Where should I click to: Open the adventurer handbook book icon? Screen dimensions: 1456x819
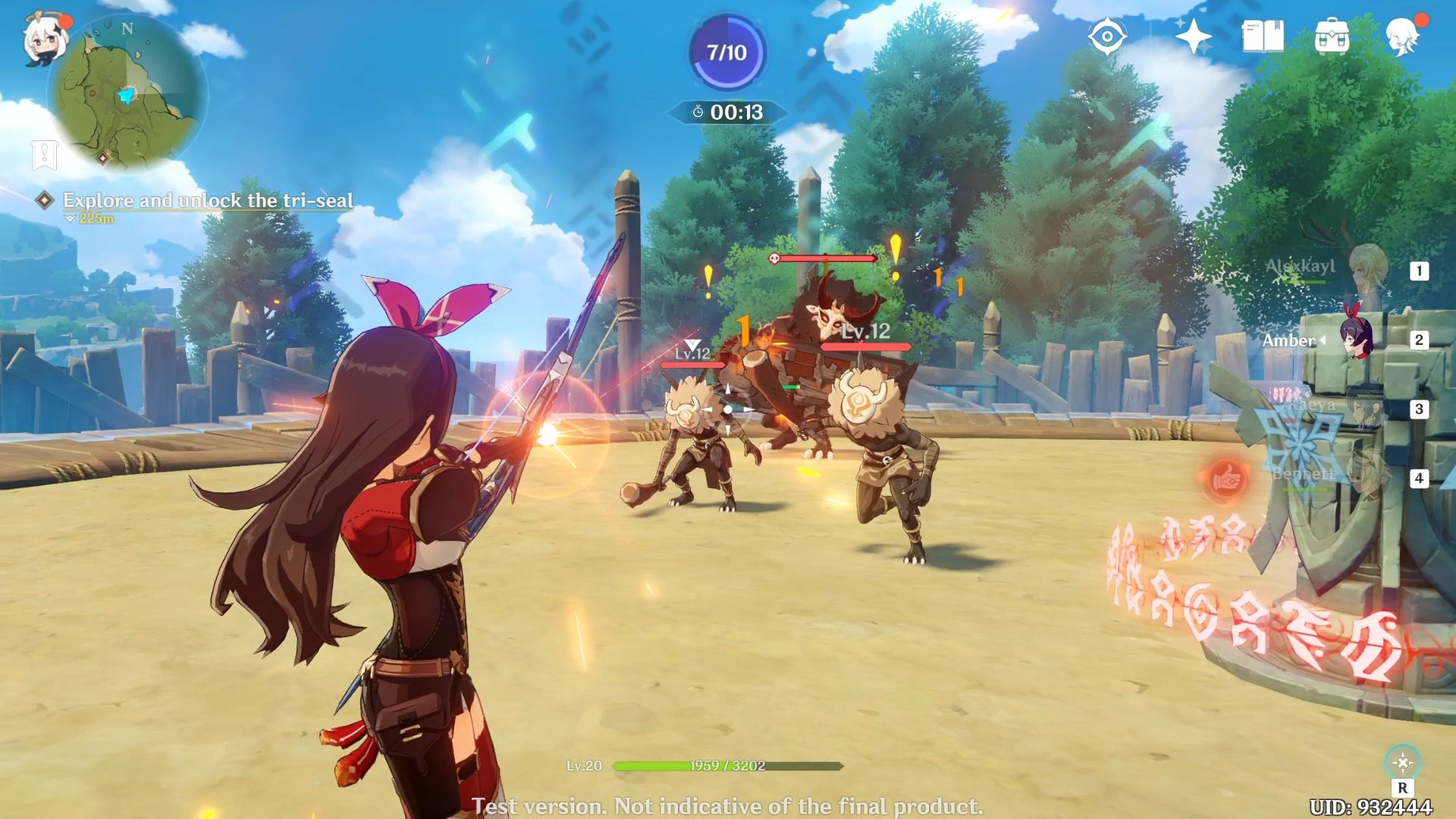point(1263,36)
